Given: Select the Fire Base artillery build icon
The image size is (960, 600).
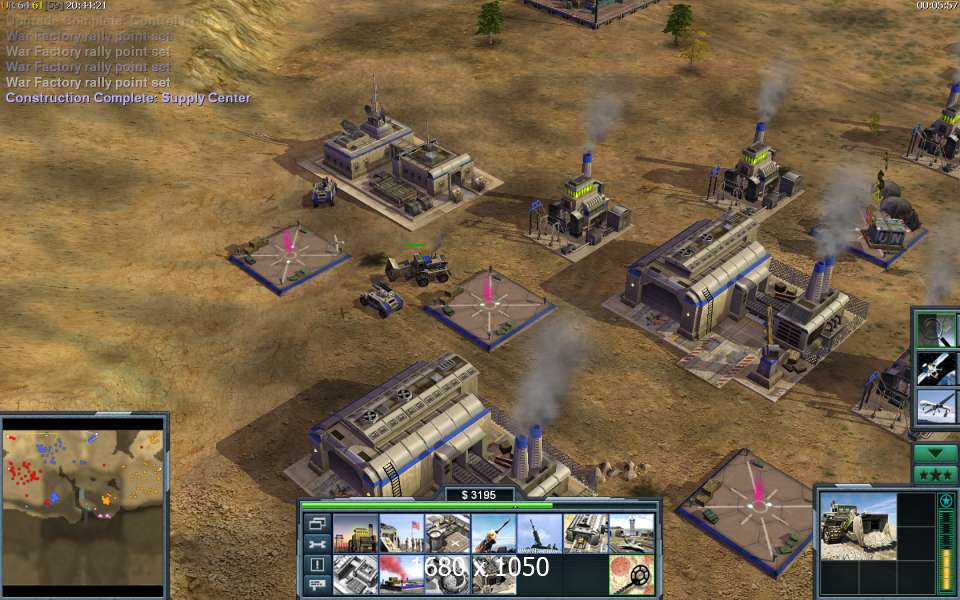Looking at the screenshot, I should 539,533.
